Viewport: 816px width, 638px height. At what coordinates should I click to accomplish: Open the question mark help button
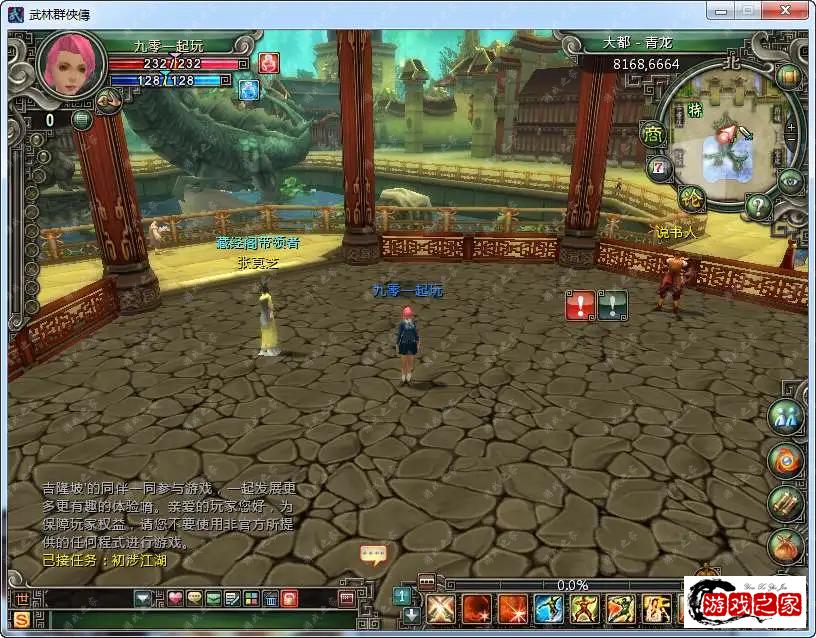point(758,207)
